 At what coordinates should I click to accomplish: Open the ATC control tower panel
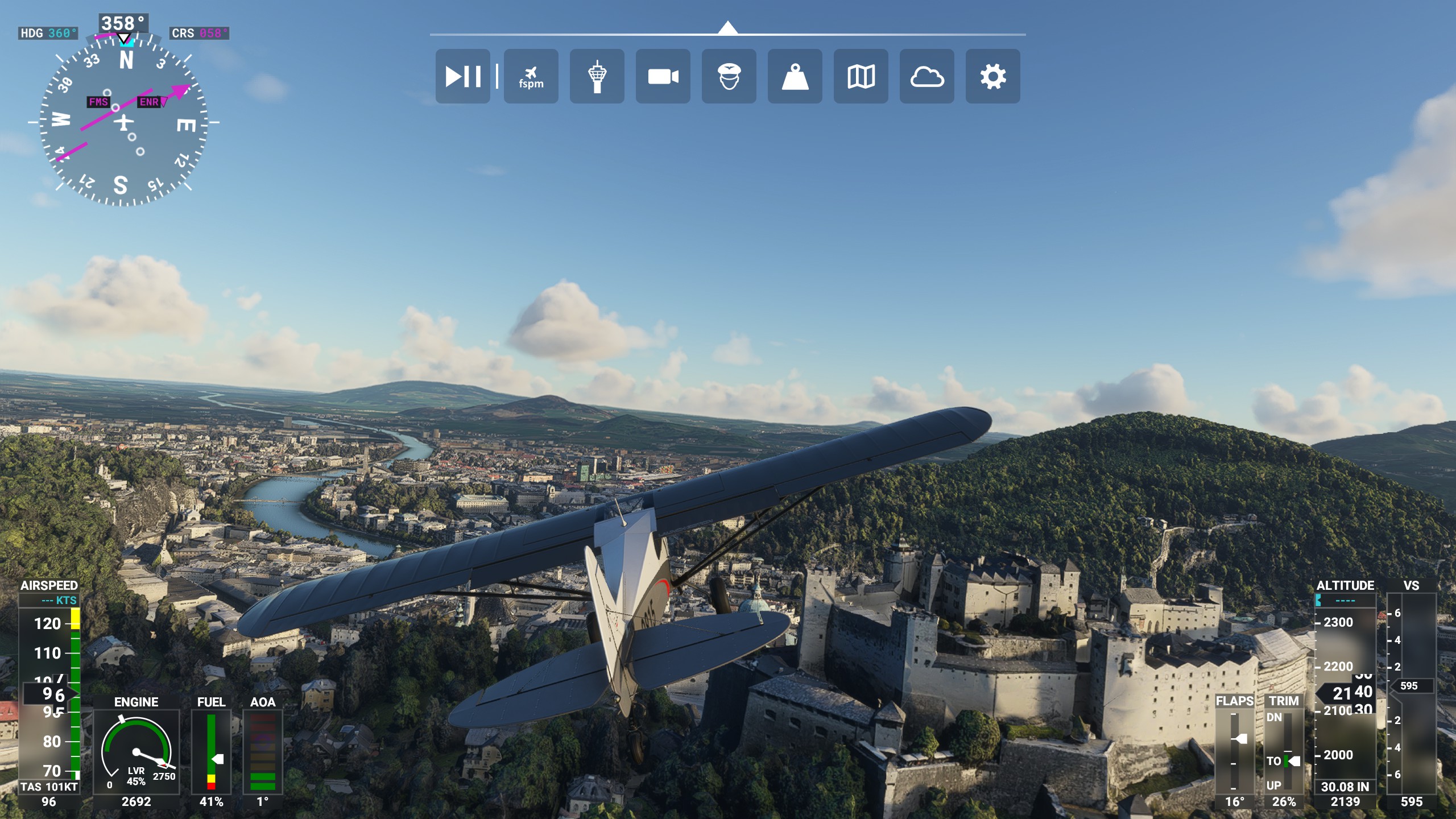[597, 76]
